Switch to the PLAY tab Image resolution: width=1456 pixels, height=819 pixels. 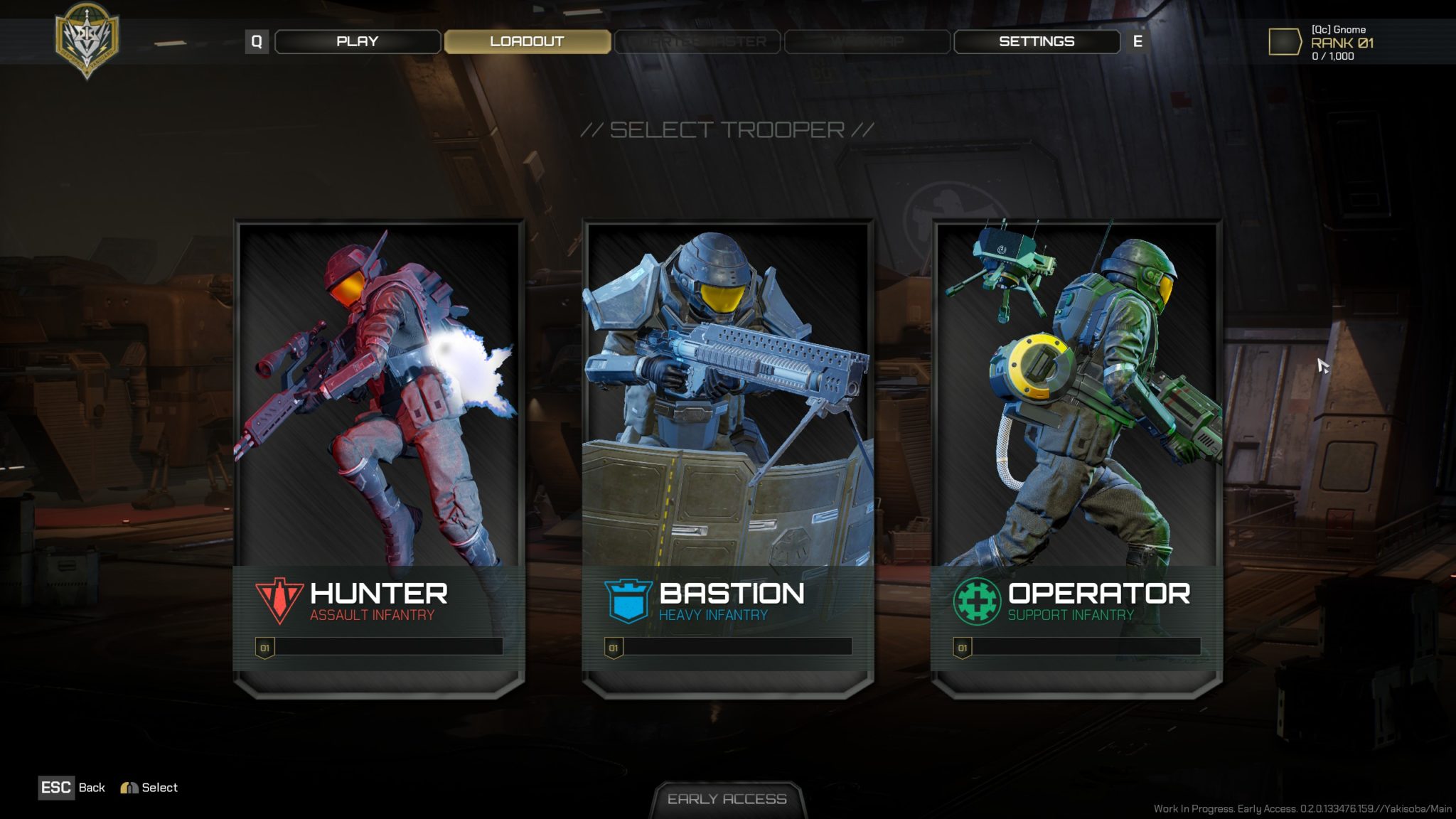(x=357, y=41)
